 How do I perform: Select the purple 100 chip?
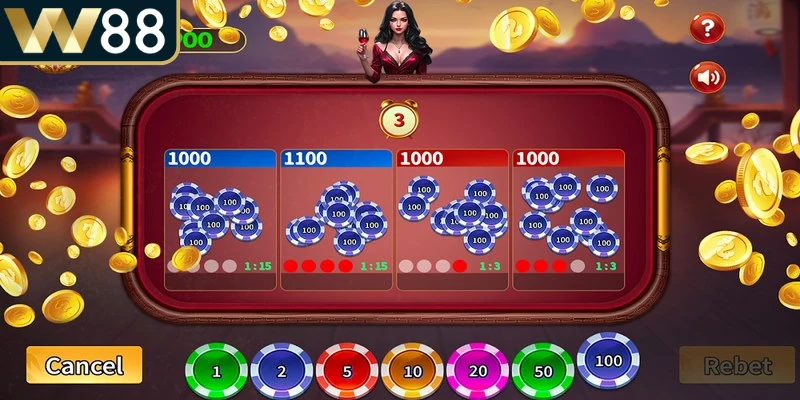pyautogui.click(x=608, y=360)
